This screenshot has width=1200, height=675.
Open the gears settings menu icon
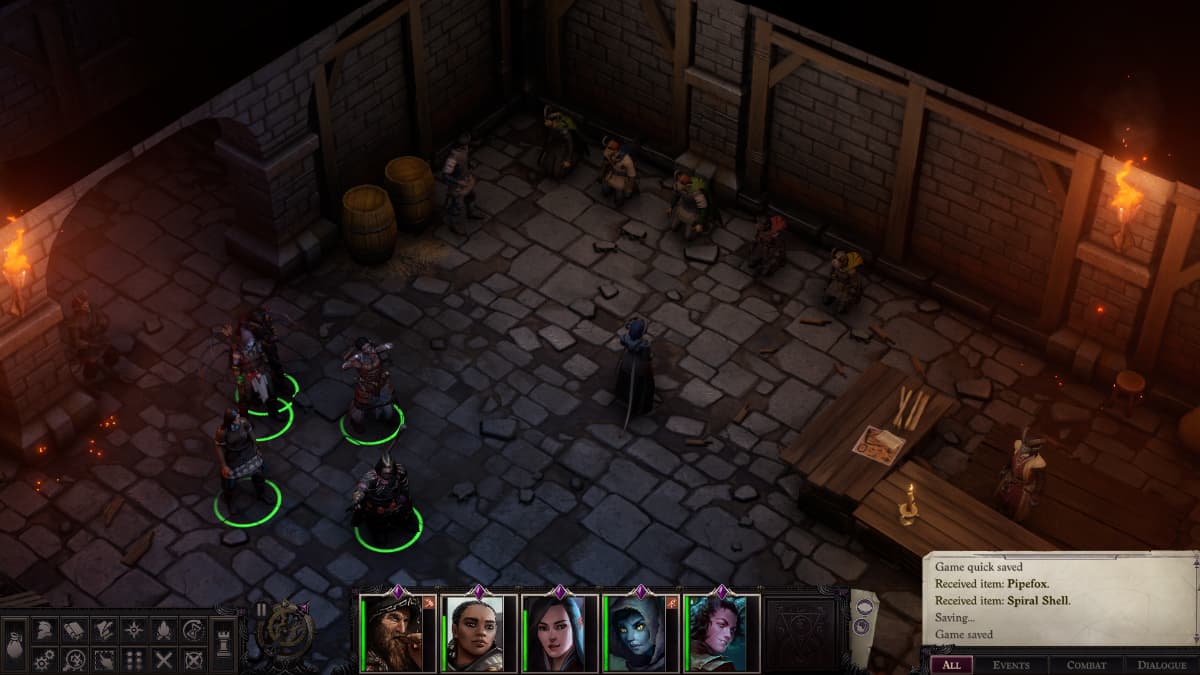click(x=44, y=660)
